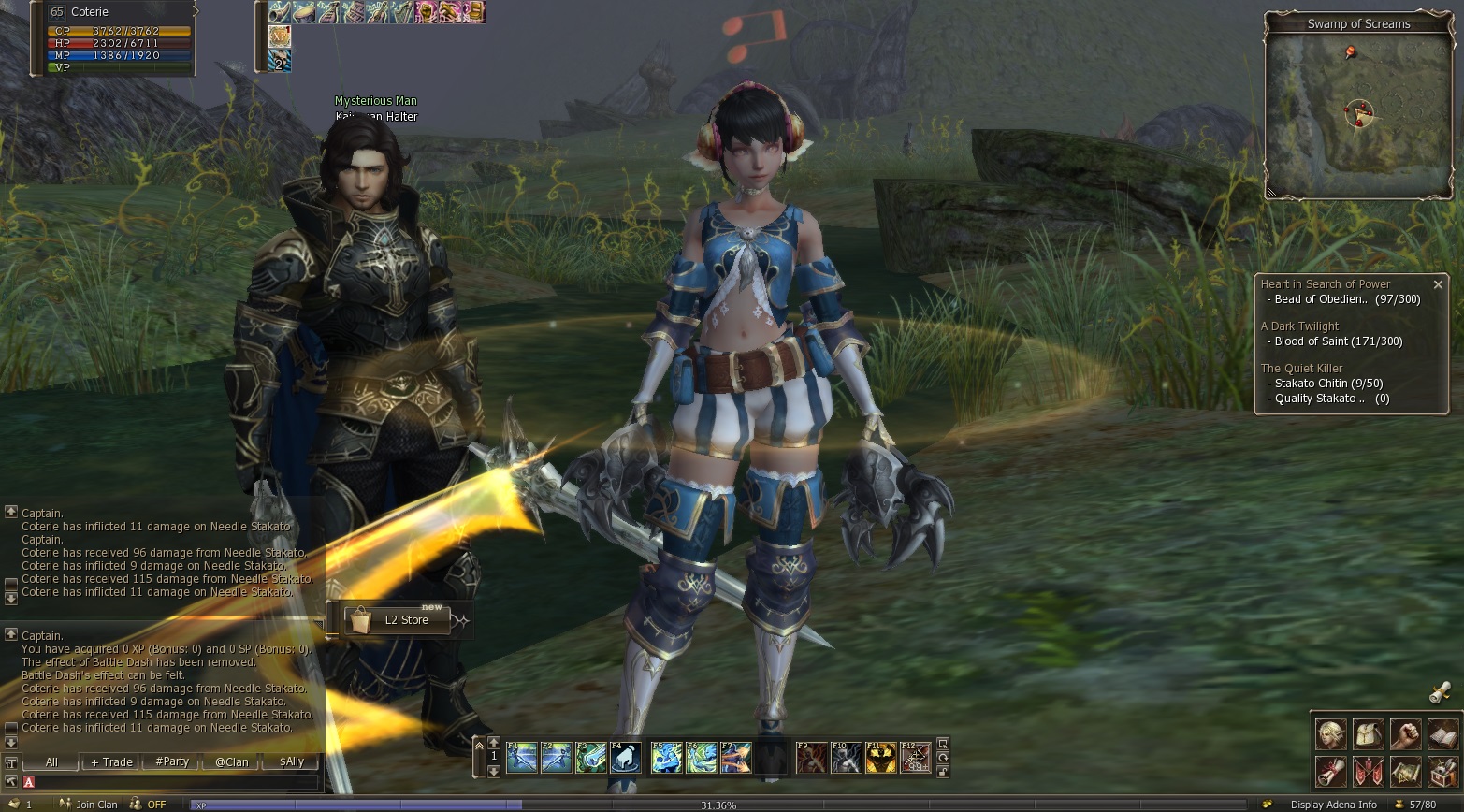The height and width of the screenshot is (812, 1464).
Task: Activate the F4 hand skill slot
Action: pyautogui.click(x=626, y=758)
